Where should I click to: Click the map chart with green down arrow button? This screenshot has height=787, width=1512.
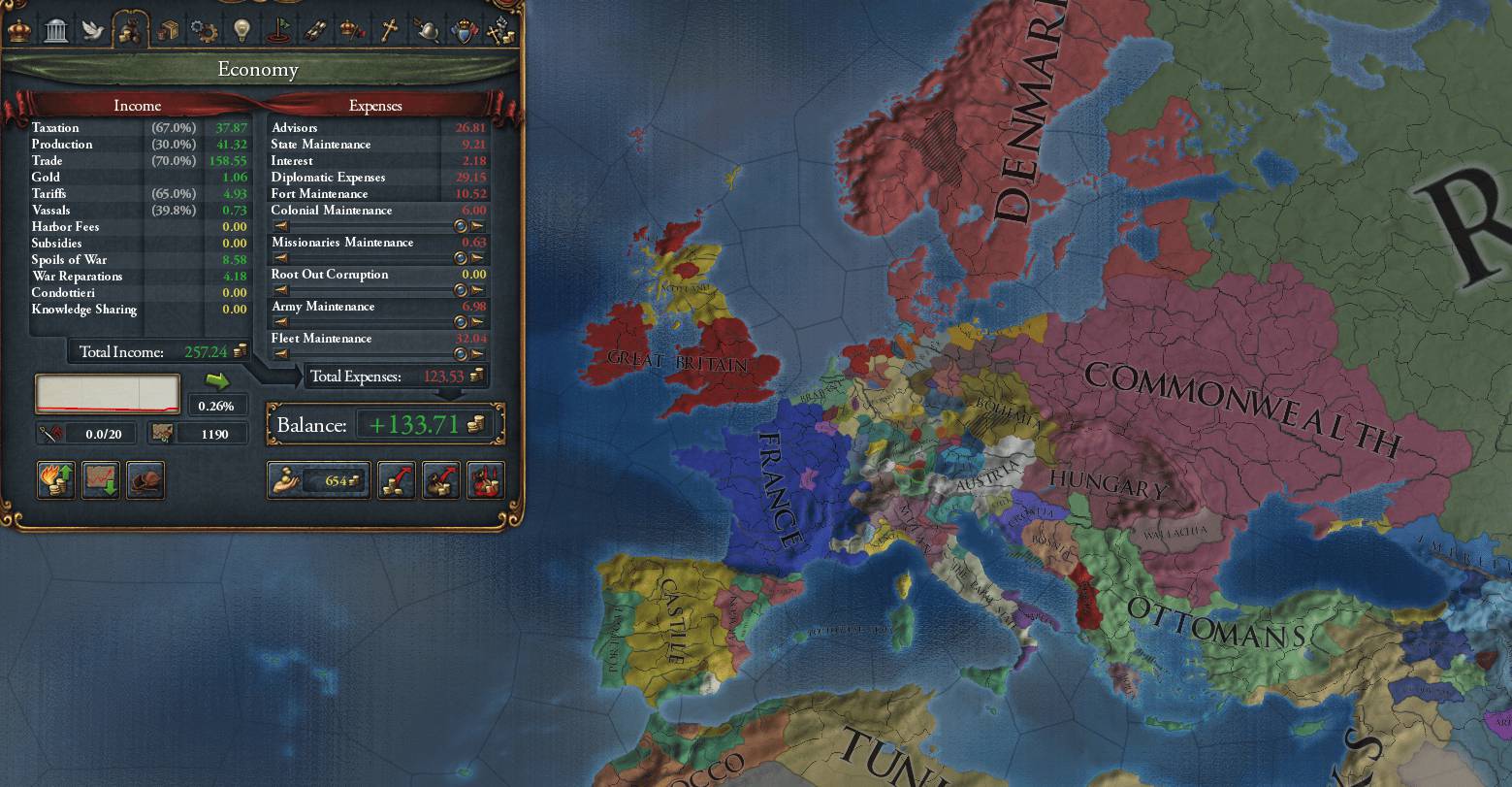pos(101,479)
